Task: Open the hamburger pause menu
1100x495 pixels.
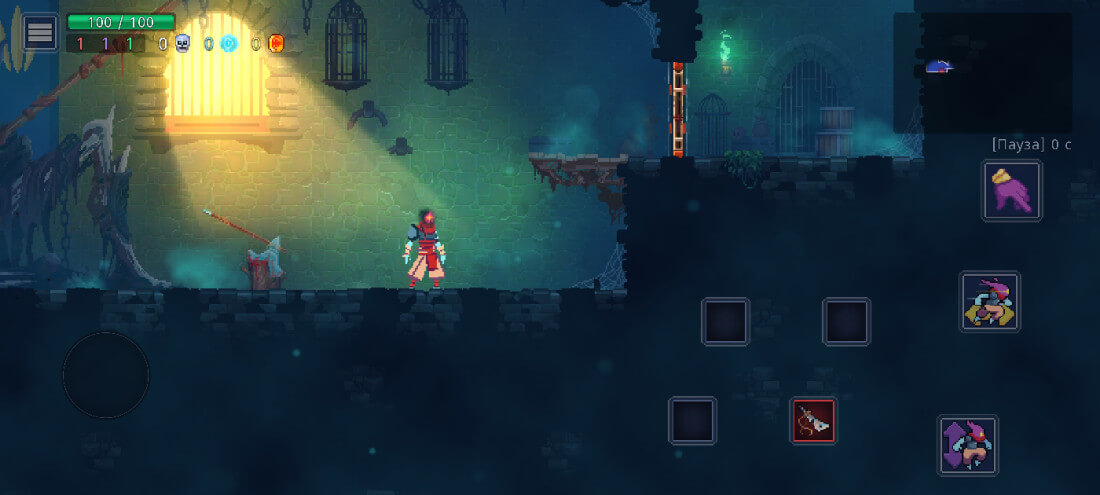Action: point(40,32)
